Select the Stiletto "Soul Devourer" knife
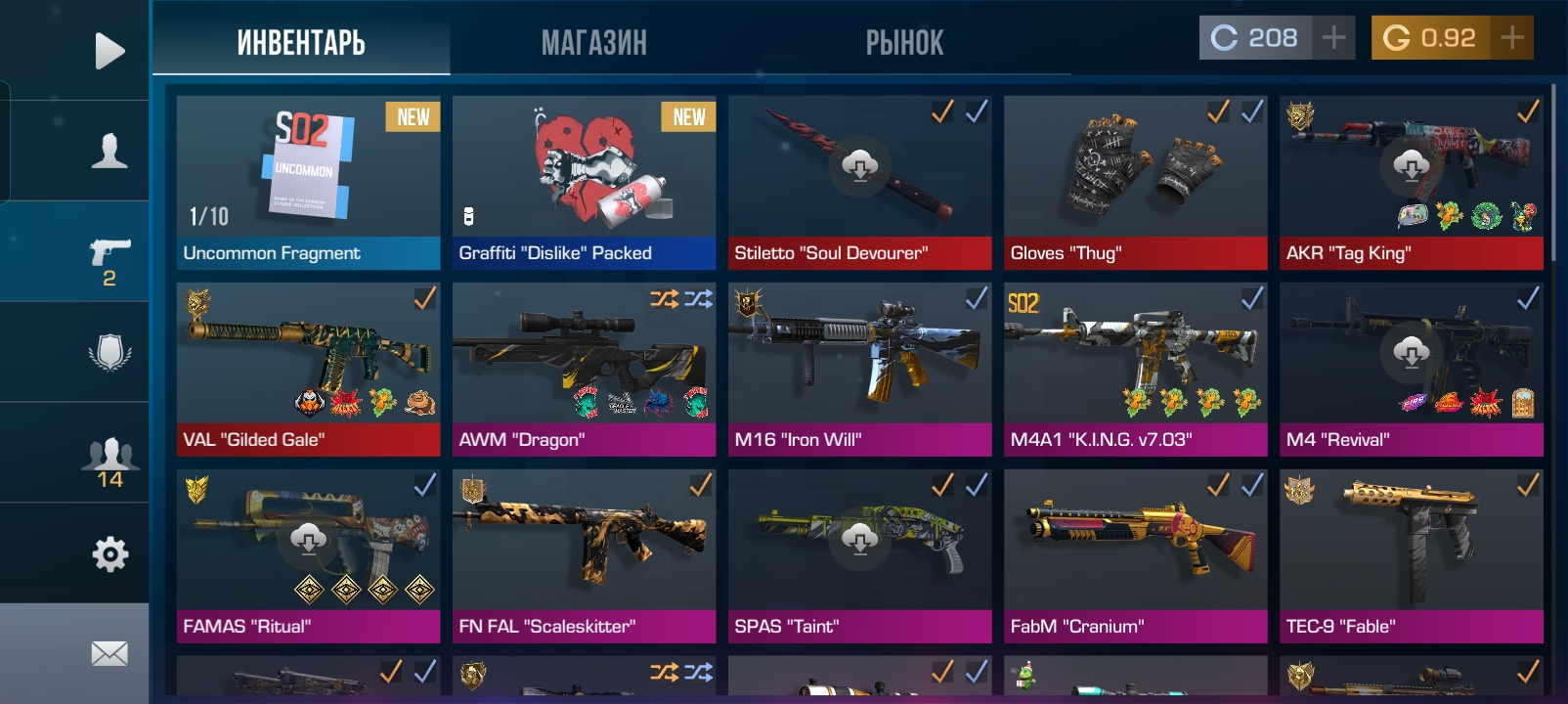The width and height of the screenshot is (1568, 704). (x=859, y=182)
